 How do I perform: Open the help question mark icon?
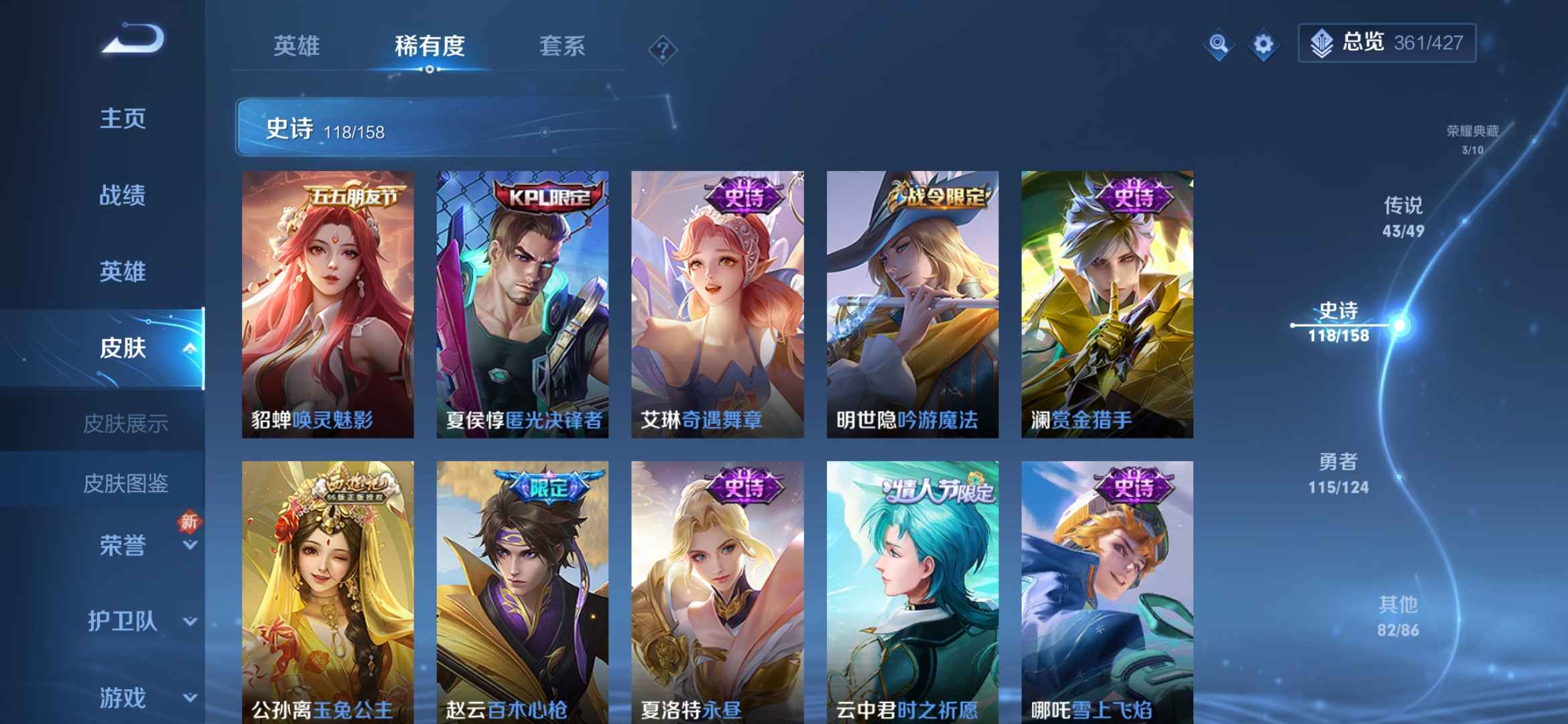pos(662,47)
